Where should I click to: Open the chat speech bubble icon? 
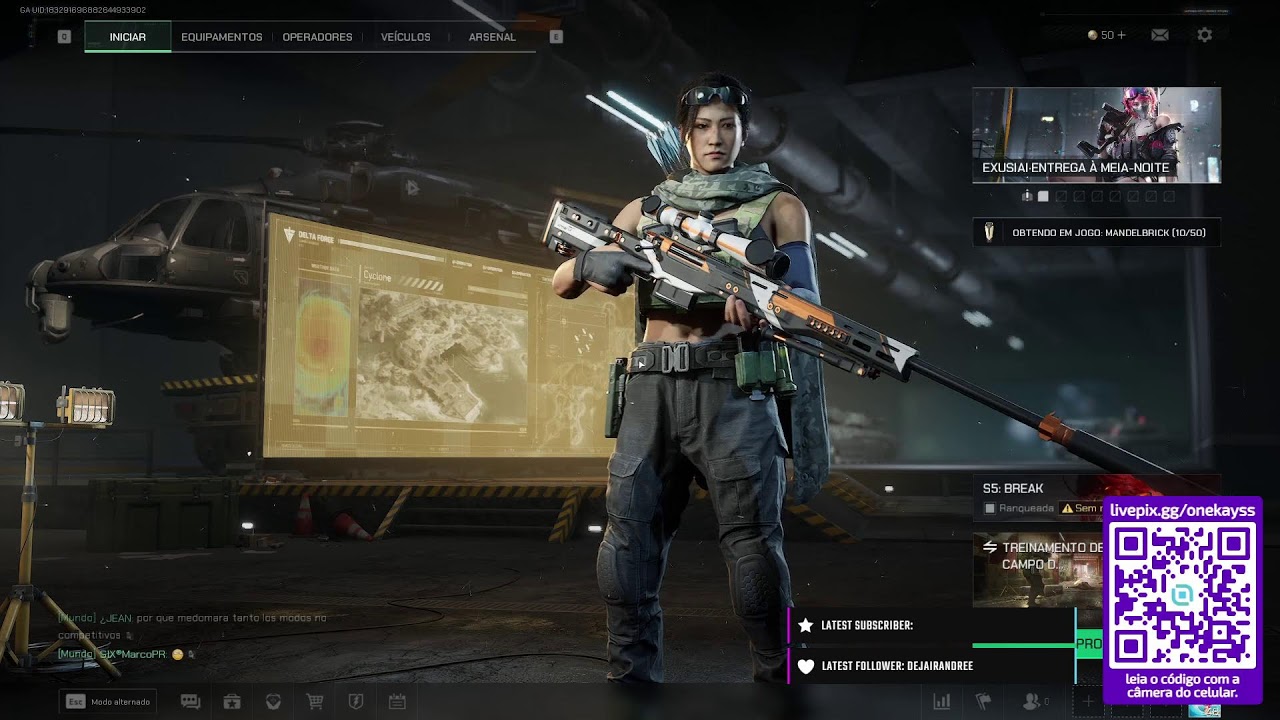pyautogui.click(x=190, y=702)
